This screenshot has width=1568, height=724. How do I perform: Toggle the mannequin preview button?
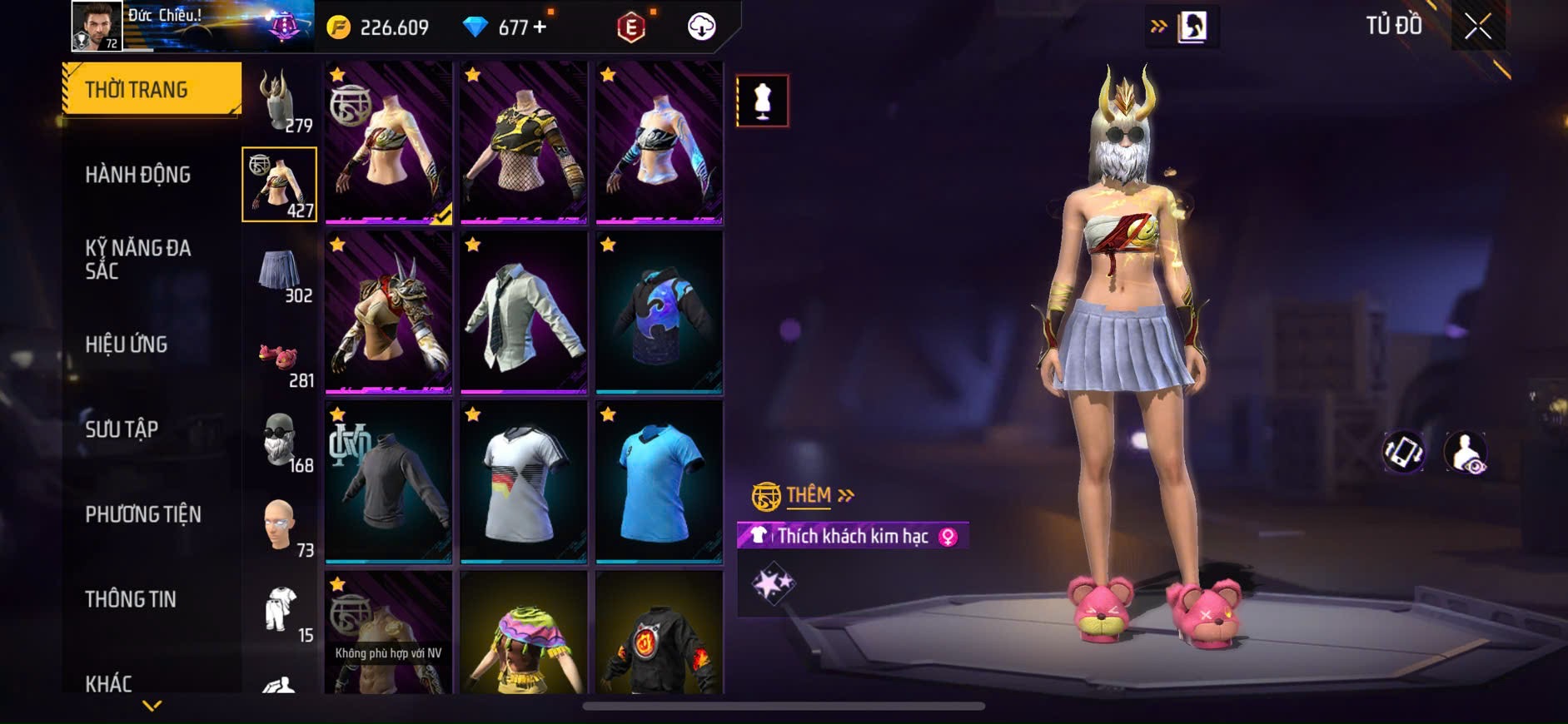[x=762, y=102]
